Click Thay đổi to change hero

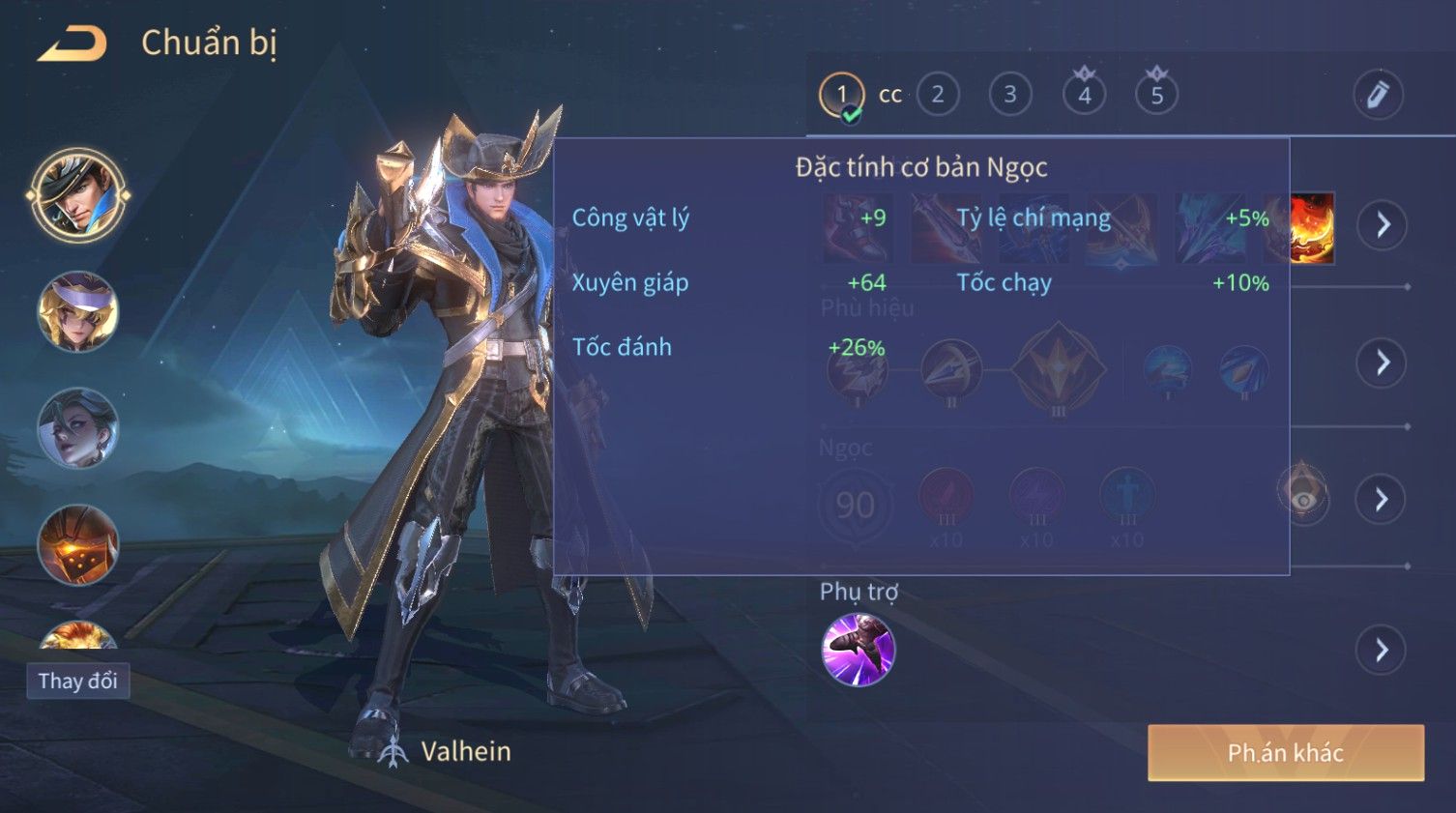77,681
